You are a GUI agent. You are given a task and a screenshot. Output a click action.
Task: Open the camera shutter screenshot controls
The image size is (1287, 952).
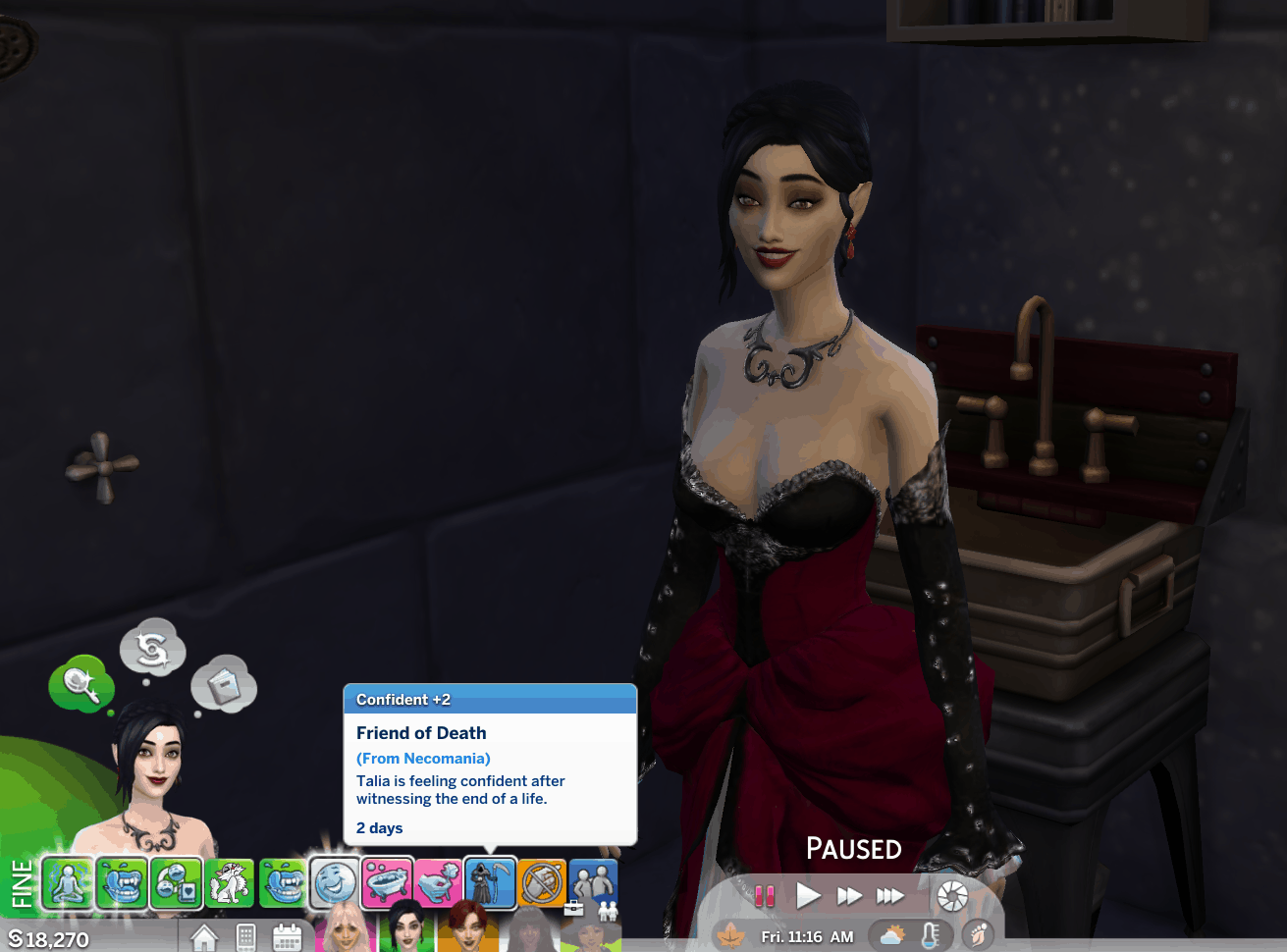952,895
